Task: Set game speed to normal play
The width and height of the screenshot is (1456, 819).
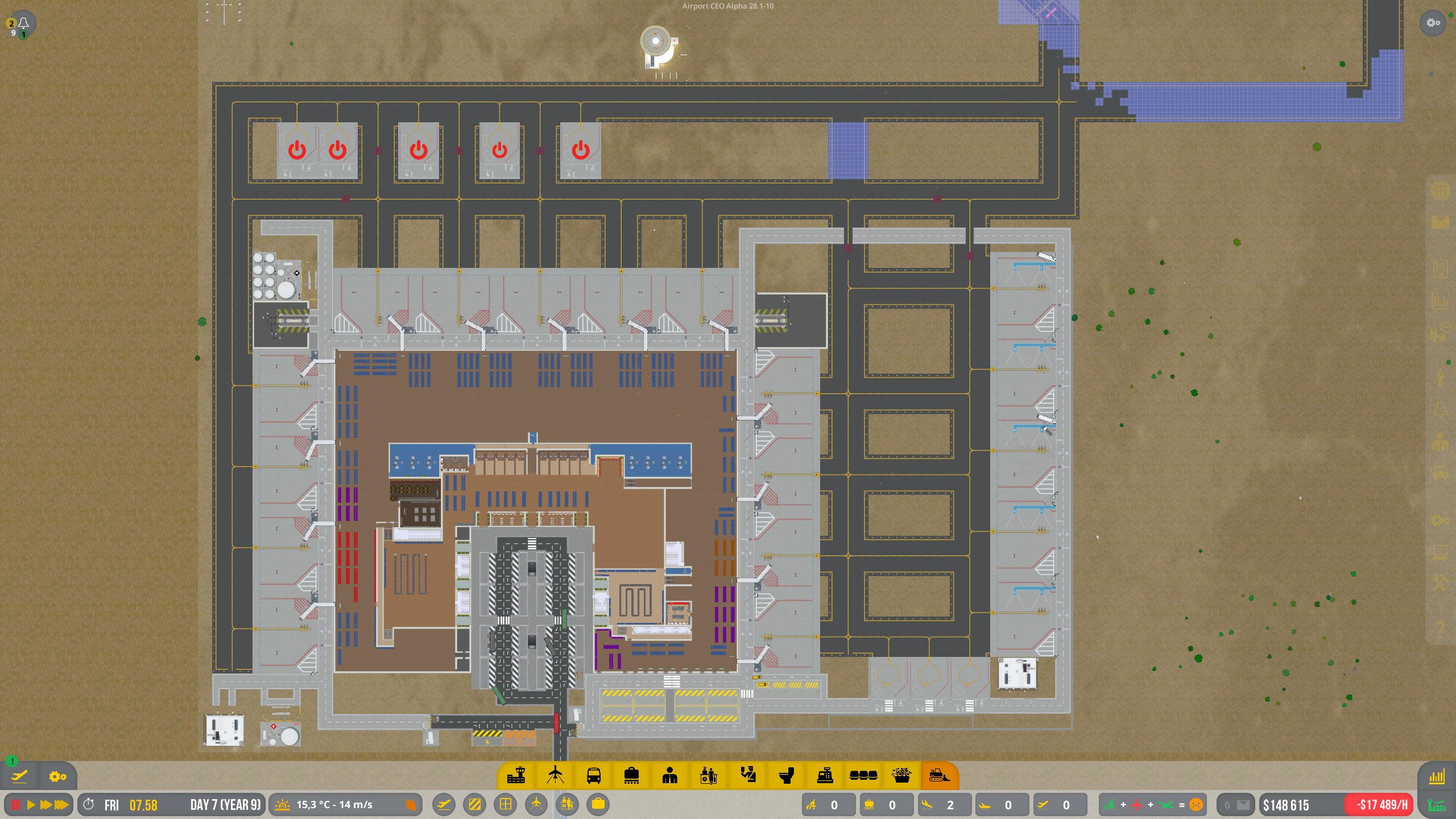Action: coord(31,805)
